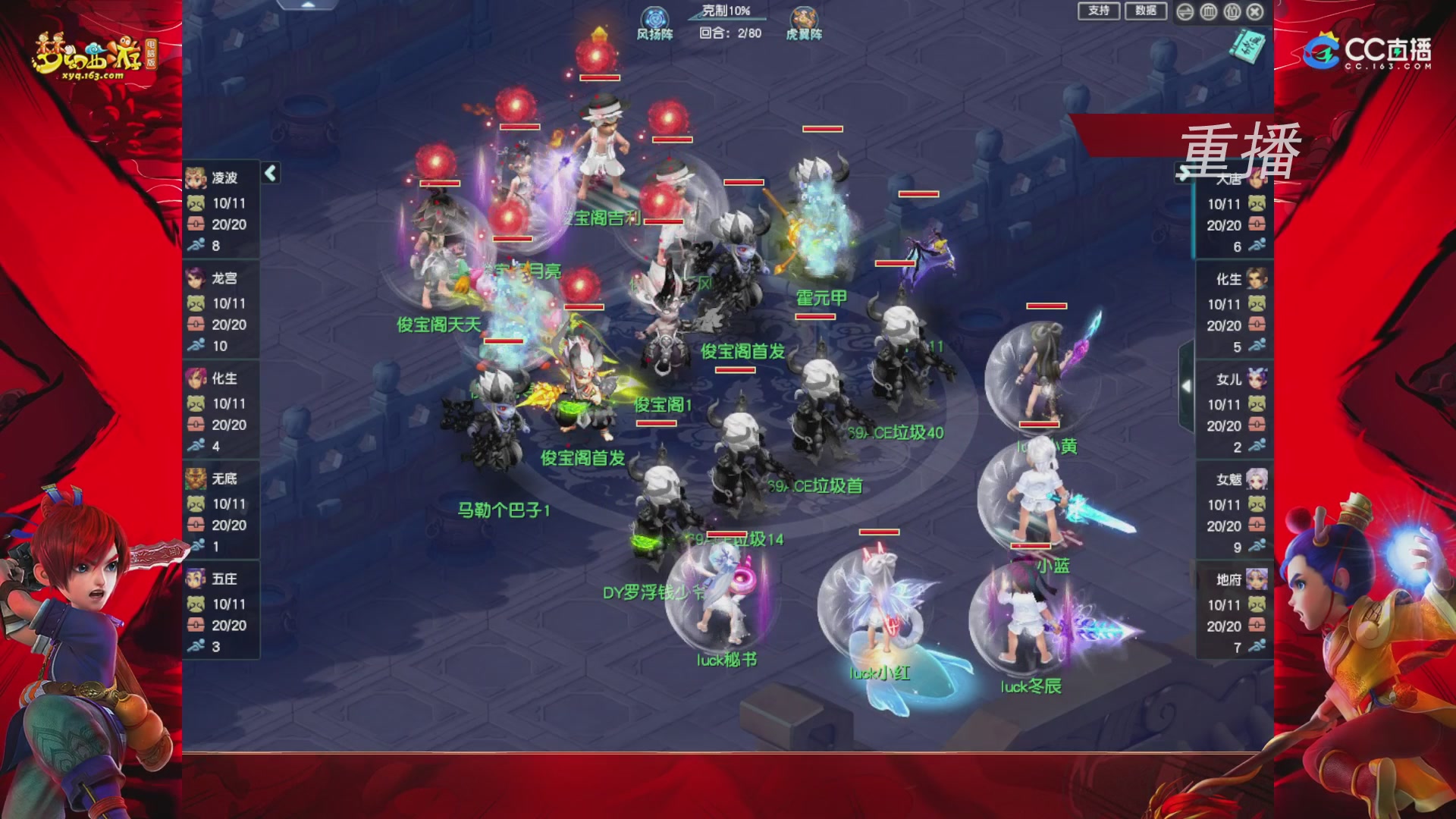
Task: Toggle the 仙 circular icon near the close button
Action: (1232, 11)
